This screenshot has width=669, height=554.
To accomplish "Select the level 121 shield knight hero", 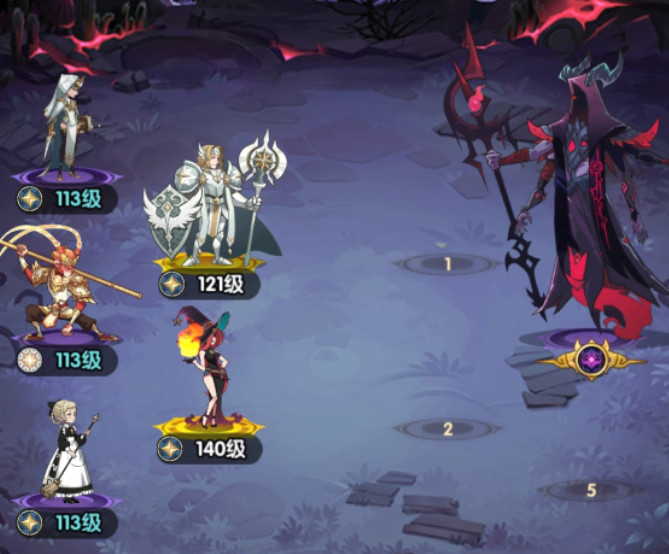I will point(210,205).
